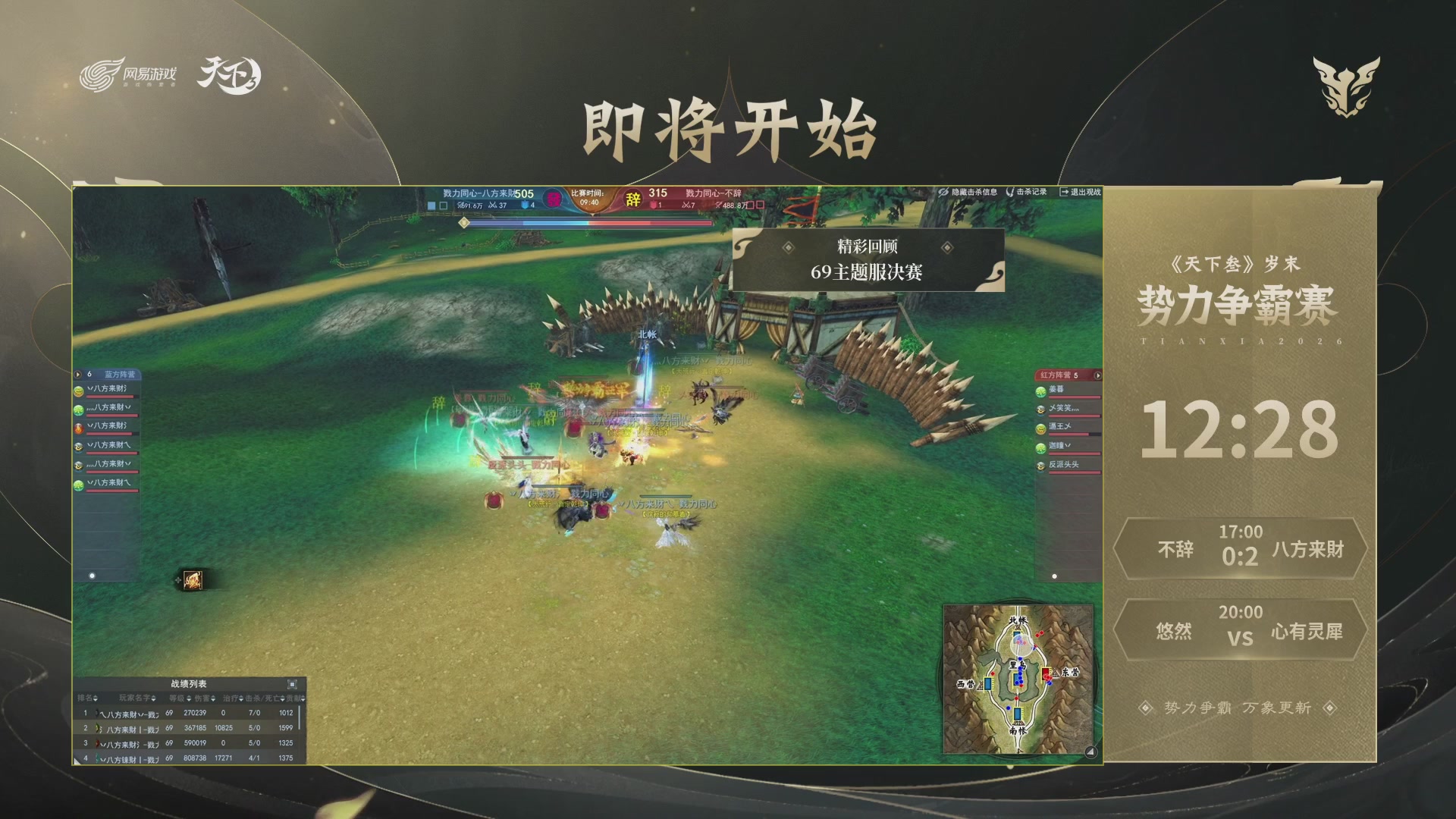Open the 击杀记录 kill record icon

1010,193
